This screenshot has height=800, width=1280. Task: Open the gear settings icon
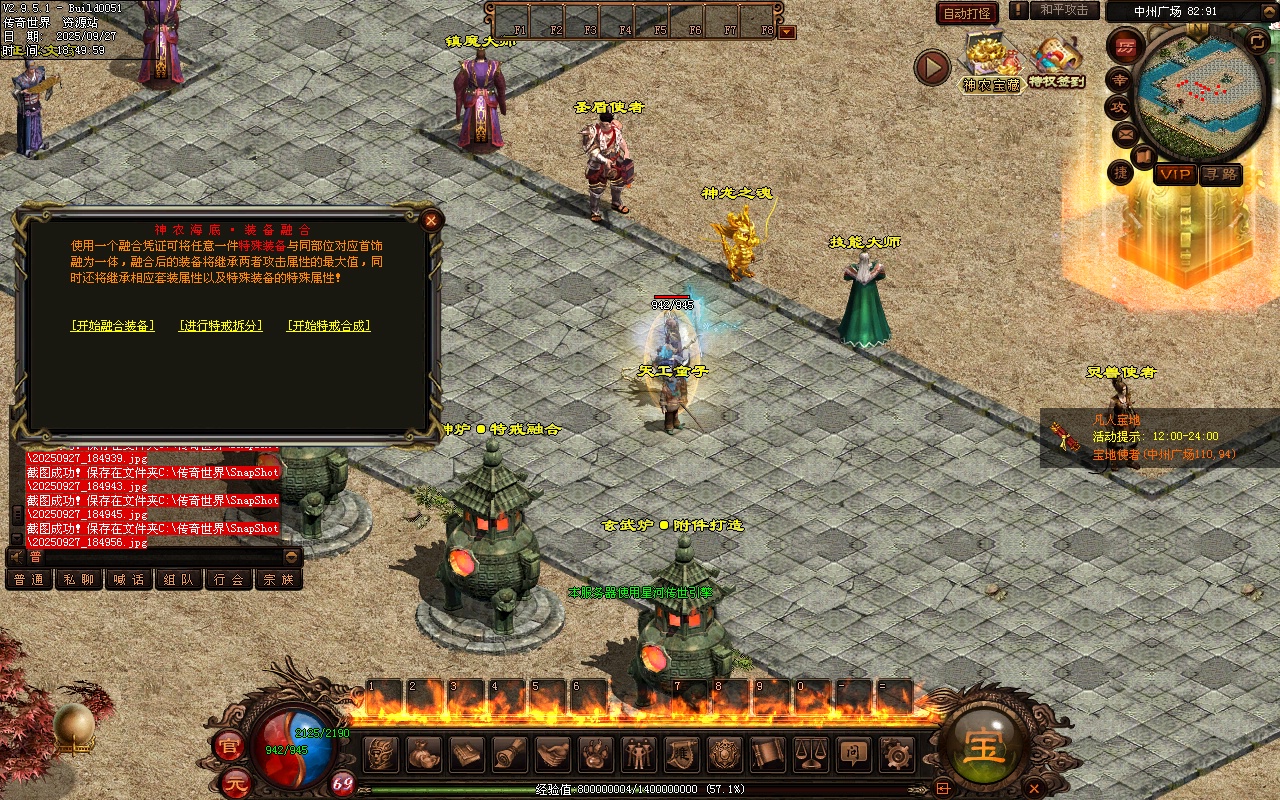click(897, 753)
